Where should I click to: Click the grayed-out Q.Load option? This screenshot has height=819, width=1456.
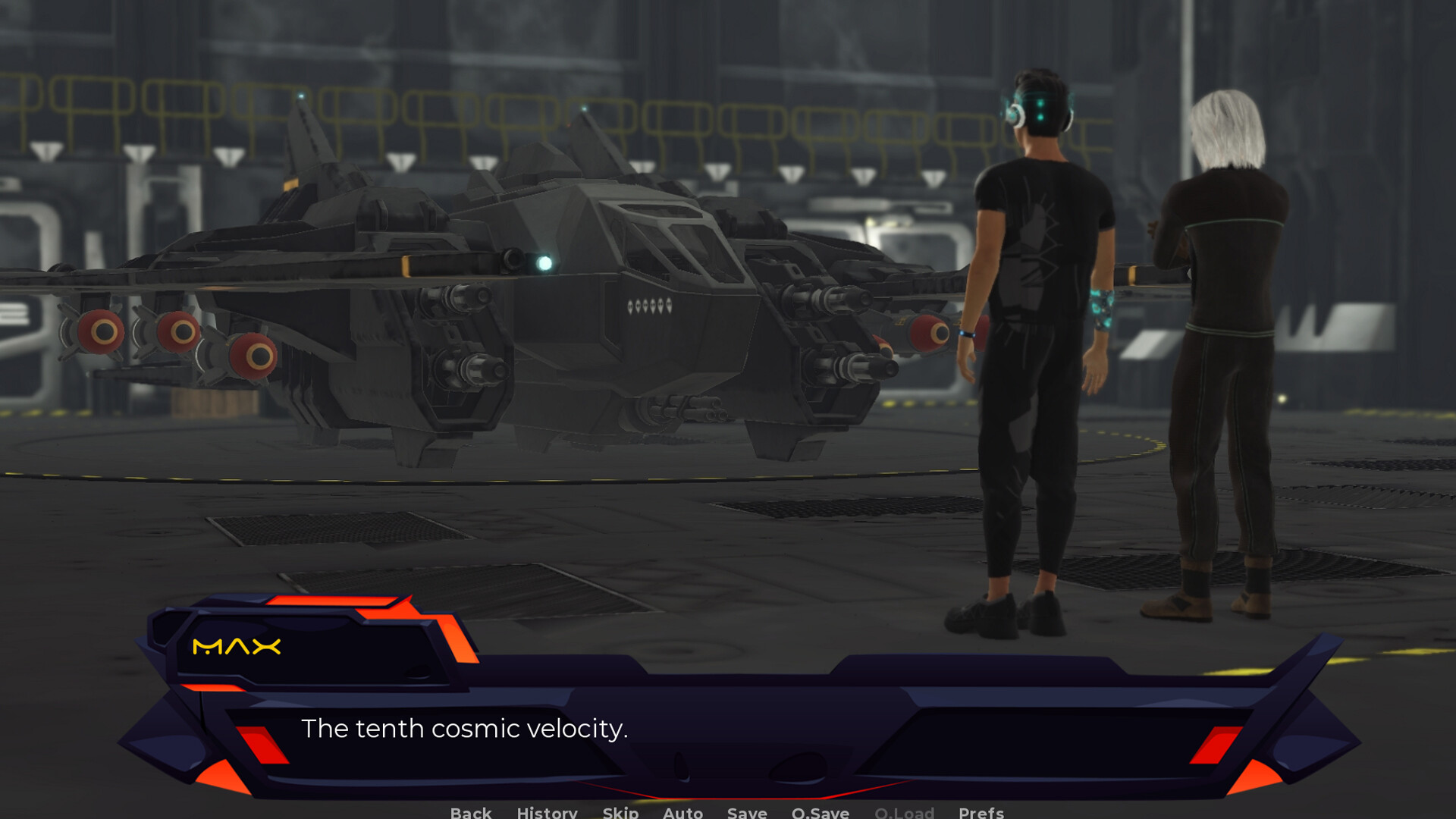click(x=905, y=812)
